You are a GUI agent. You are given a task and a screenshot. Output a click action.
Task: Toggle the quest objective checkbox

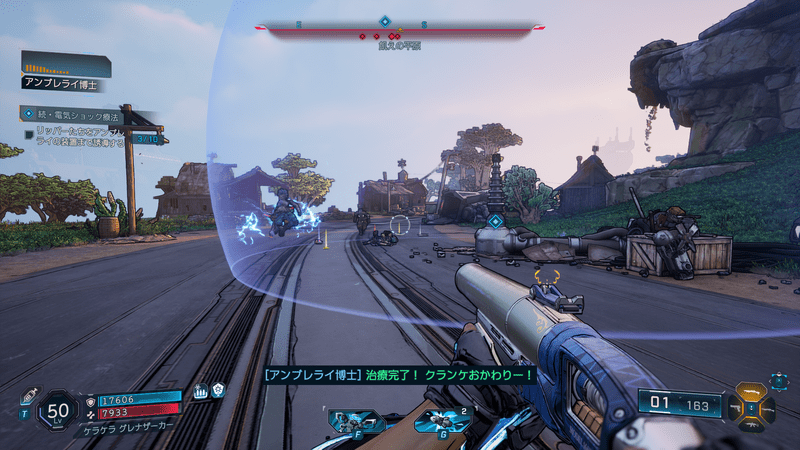(28, 132)
